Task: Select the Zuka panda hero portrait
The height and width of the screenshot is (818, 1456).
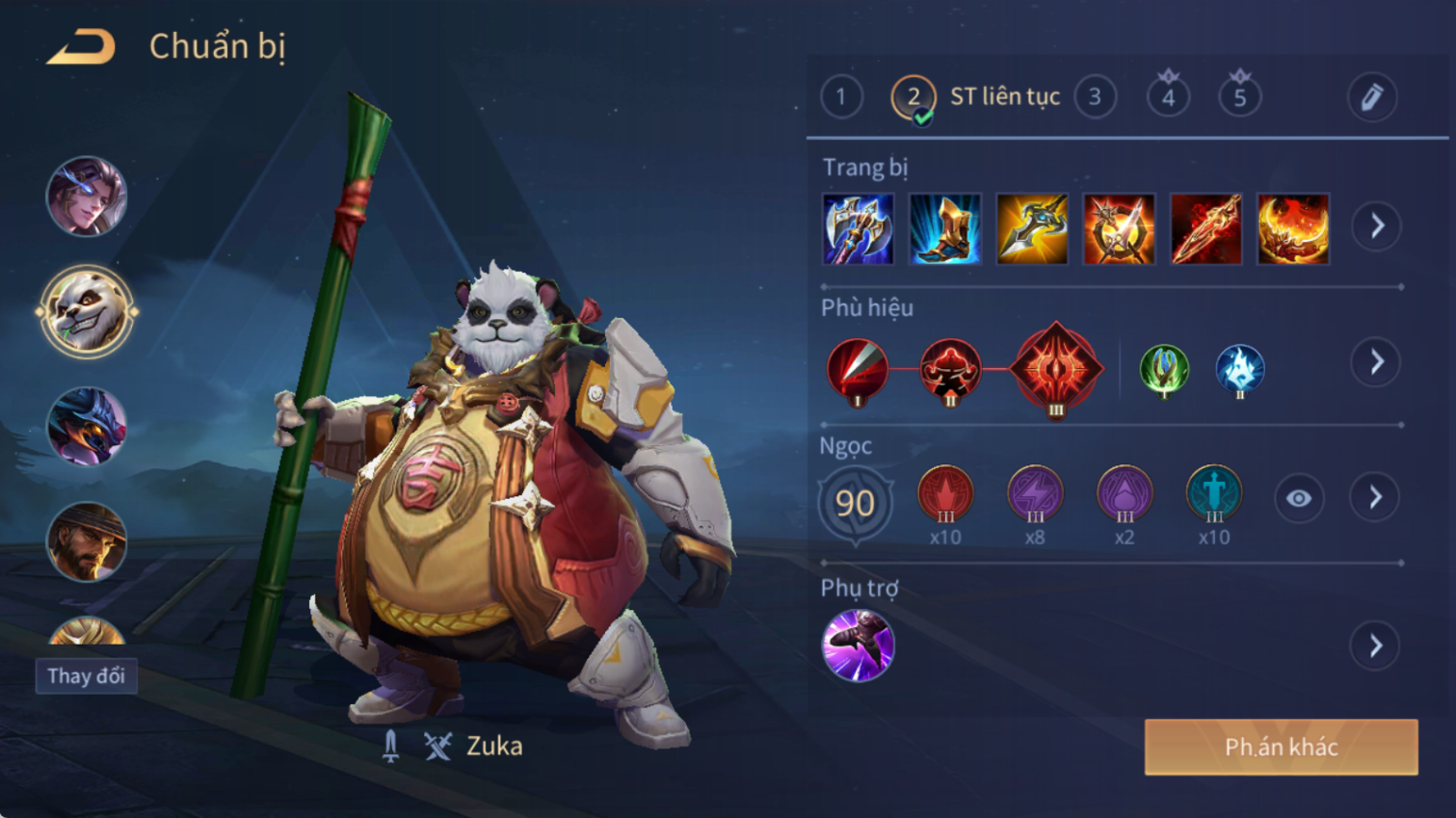Action: click(x=87, y=311)
